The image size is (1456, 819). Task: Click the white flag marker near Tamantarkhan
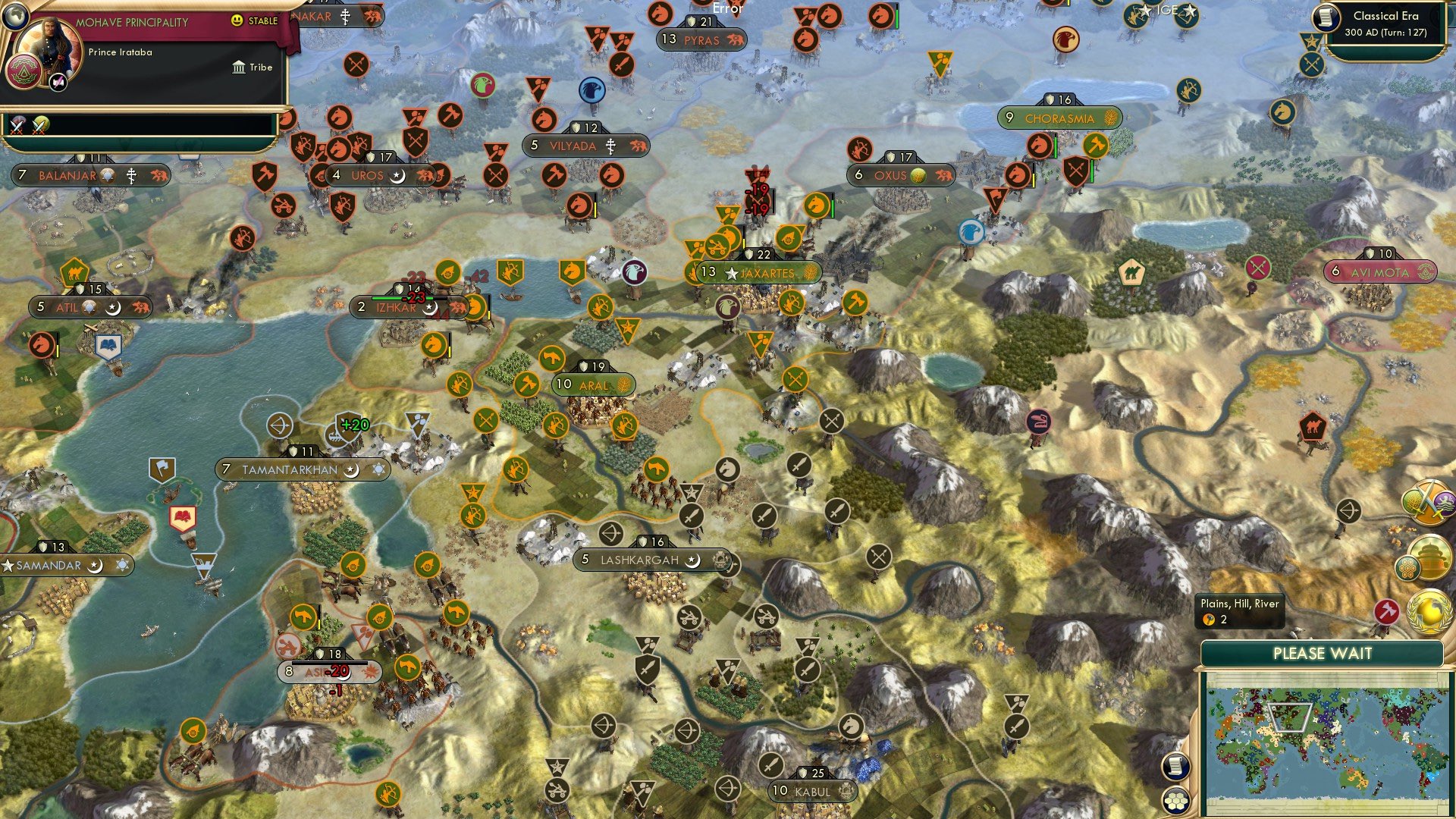click(161, 469)
